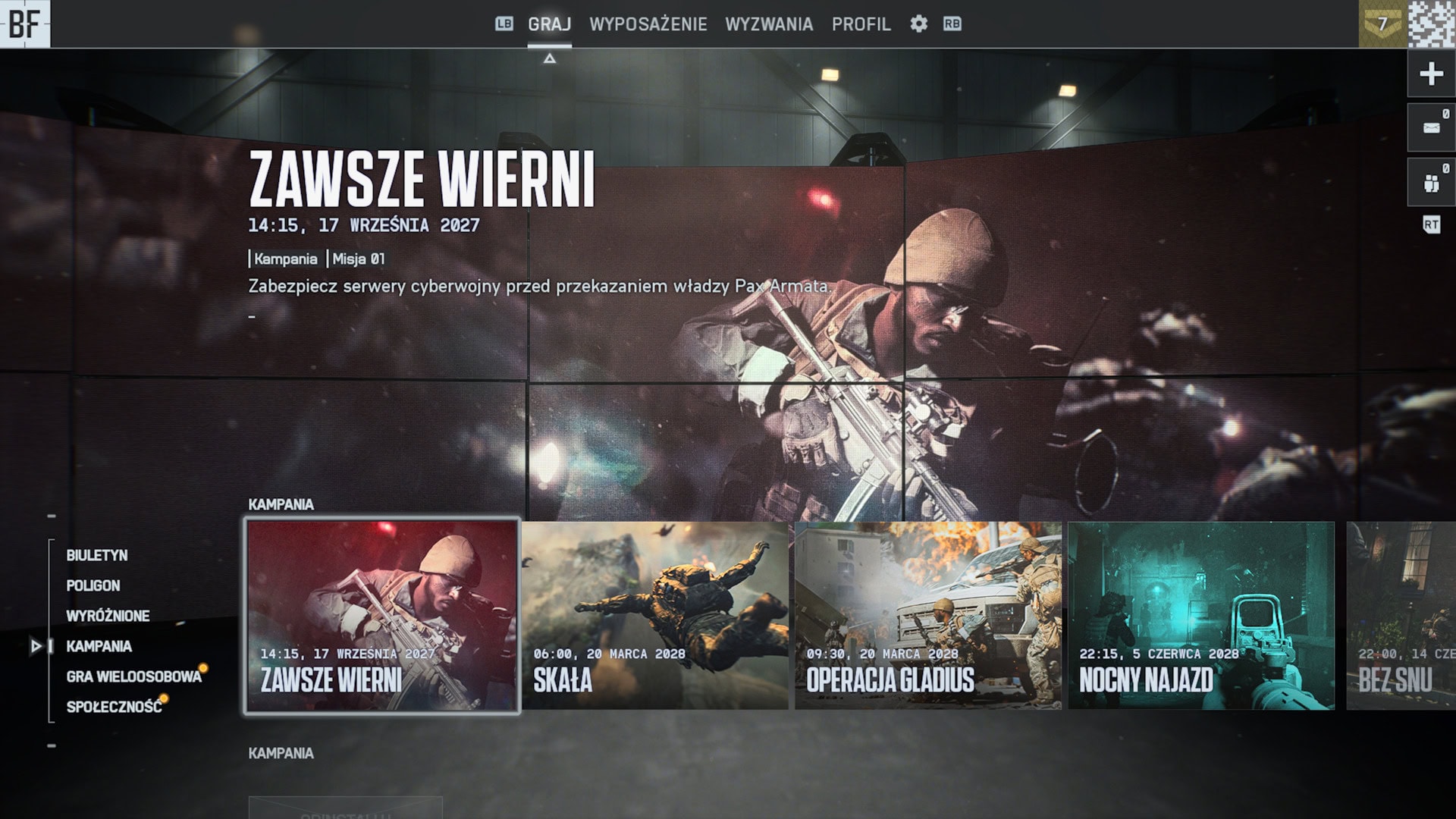This screenshot has height=819, width=1456.
Task: Click the BF logo in top-left corner
Action: click(x=25, y=24)
